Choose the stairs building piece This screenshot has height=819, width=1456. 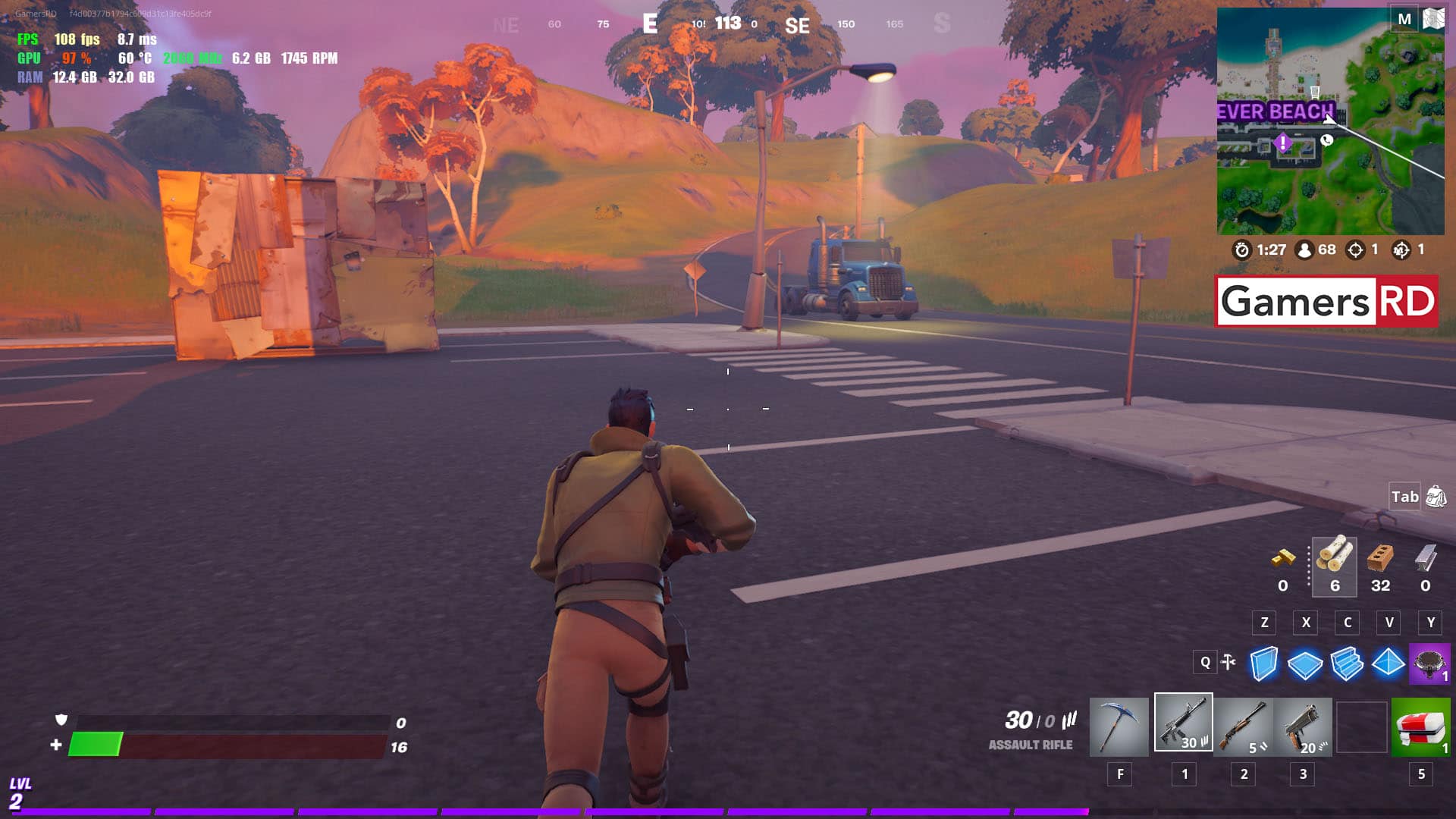point(1347,664)
